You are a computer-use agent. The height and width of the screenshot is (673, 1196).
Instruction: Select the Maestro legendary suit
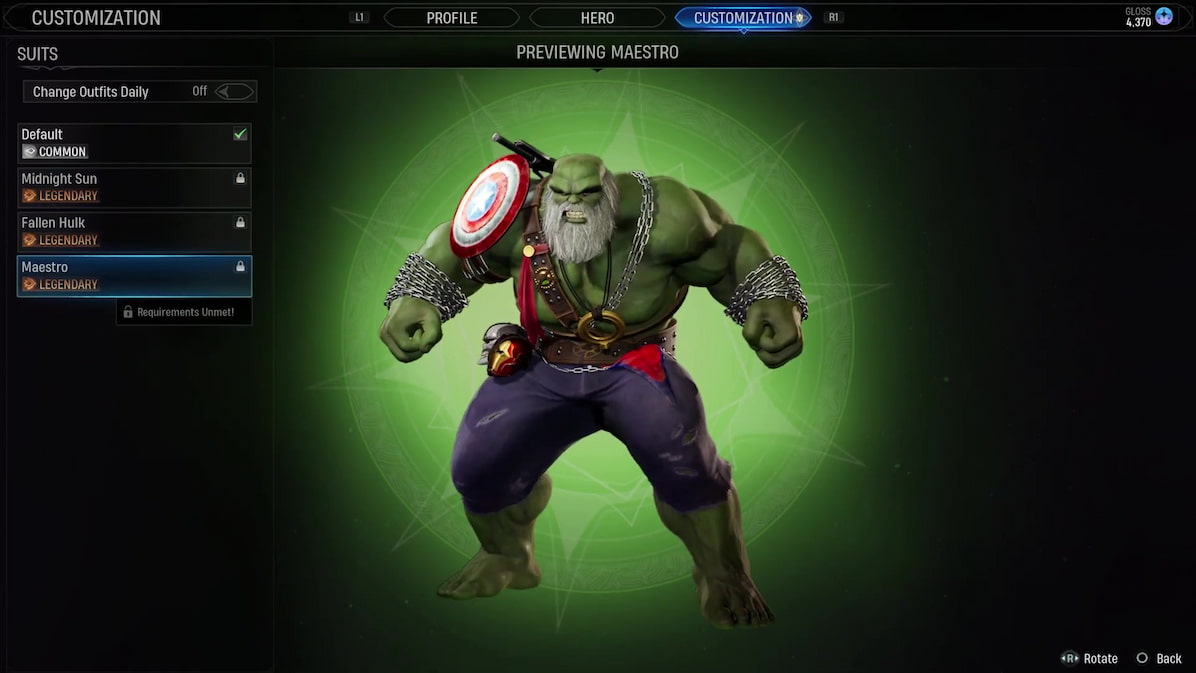(x=134, y=276)
